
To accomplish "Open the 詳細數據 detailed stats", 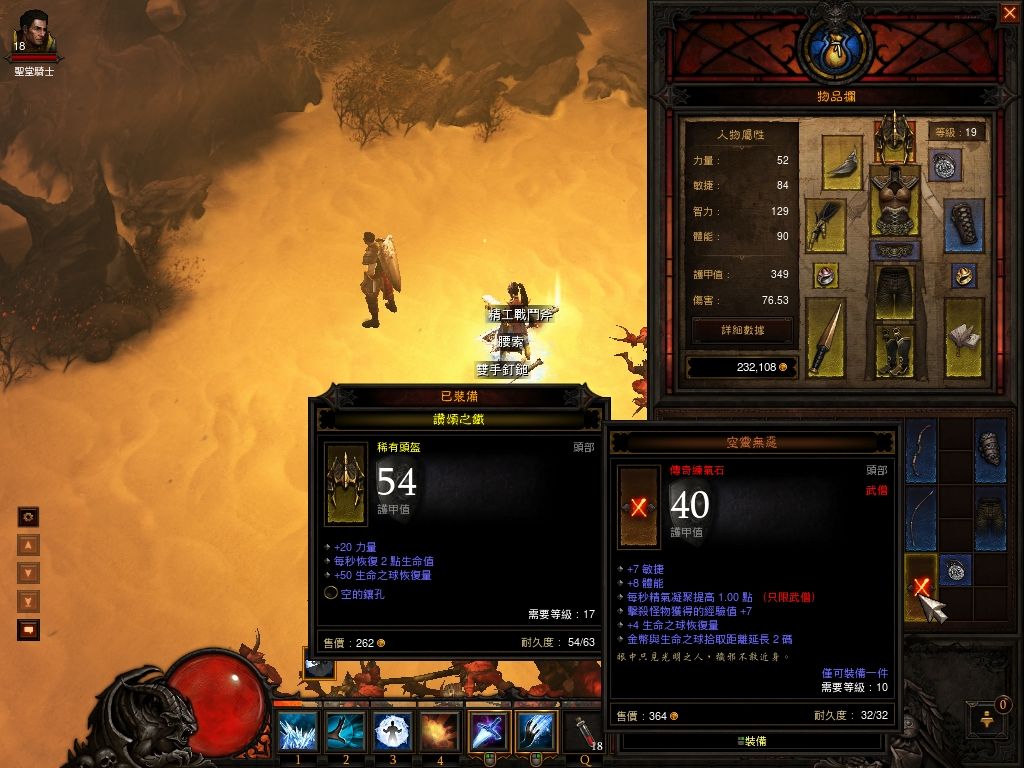I will (742, 329).
